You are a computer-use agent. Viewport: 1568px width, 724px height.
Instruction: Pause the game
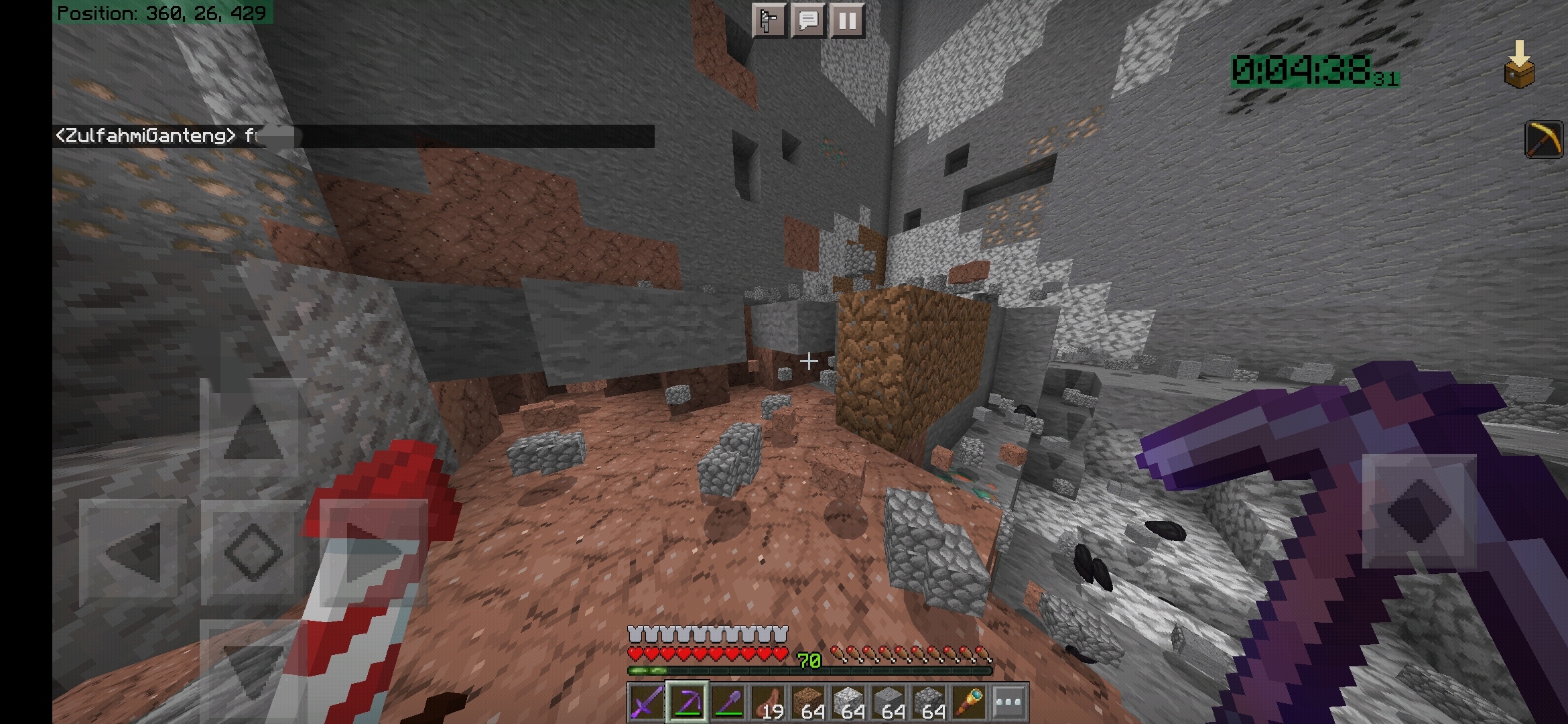pyautogui.click(x=847, y=21)
